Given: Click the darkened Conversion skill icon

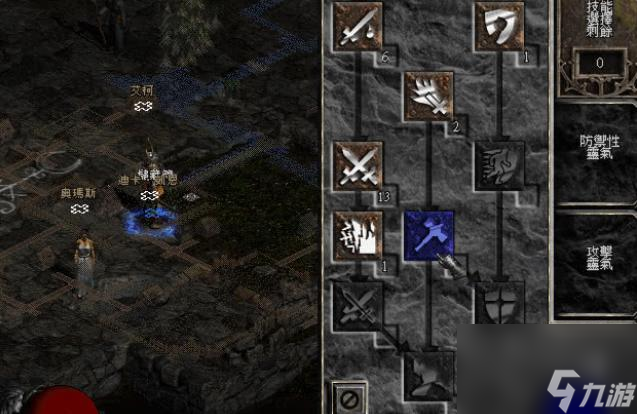Looking at the screenshot, I should point(358,303).
